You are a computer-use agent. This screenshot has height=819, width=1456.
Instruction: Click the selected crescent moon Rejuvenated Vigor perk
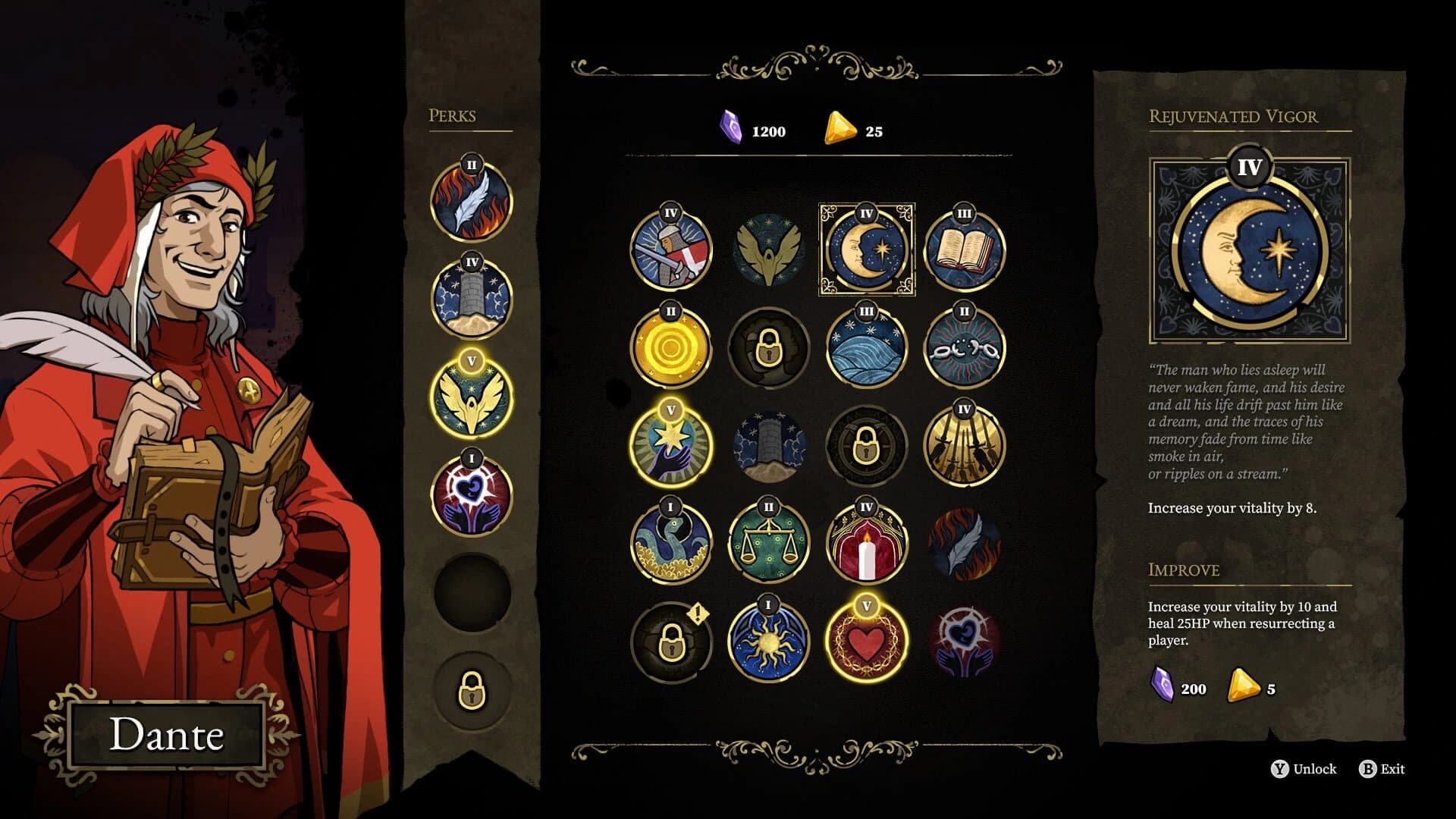tap(867, 248)
